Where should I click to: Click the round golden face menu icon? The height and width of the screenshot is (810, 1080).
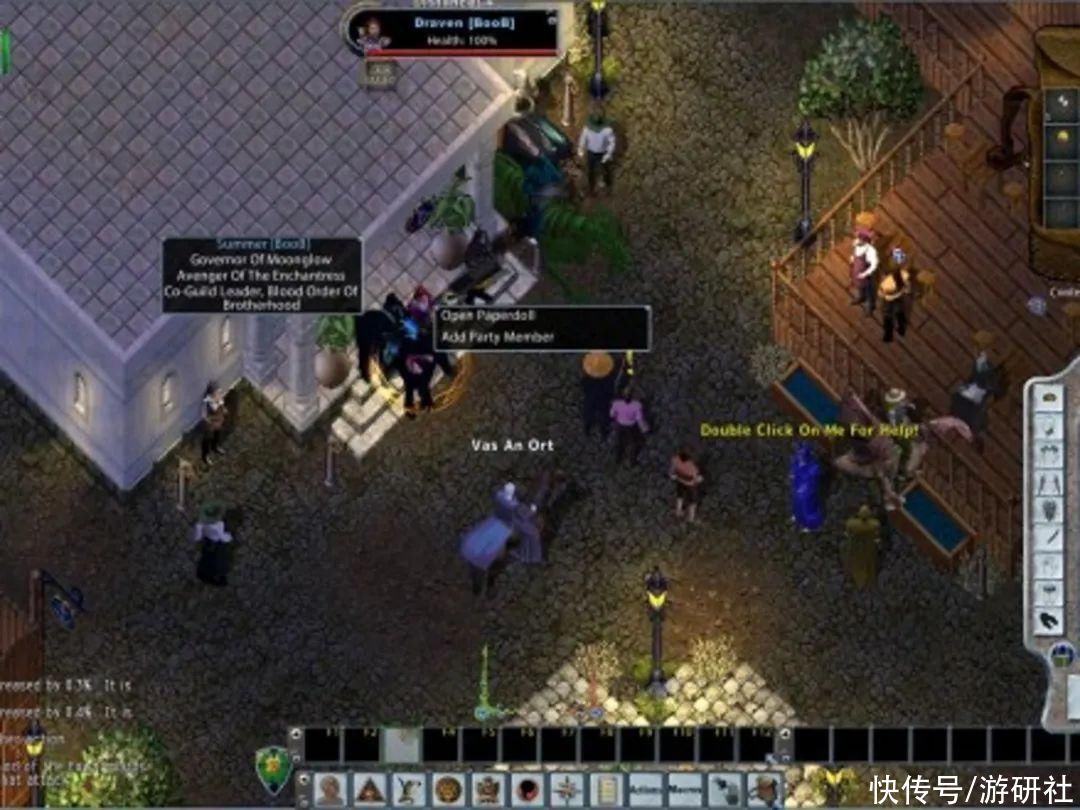coord(448,788)
